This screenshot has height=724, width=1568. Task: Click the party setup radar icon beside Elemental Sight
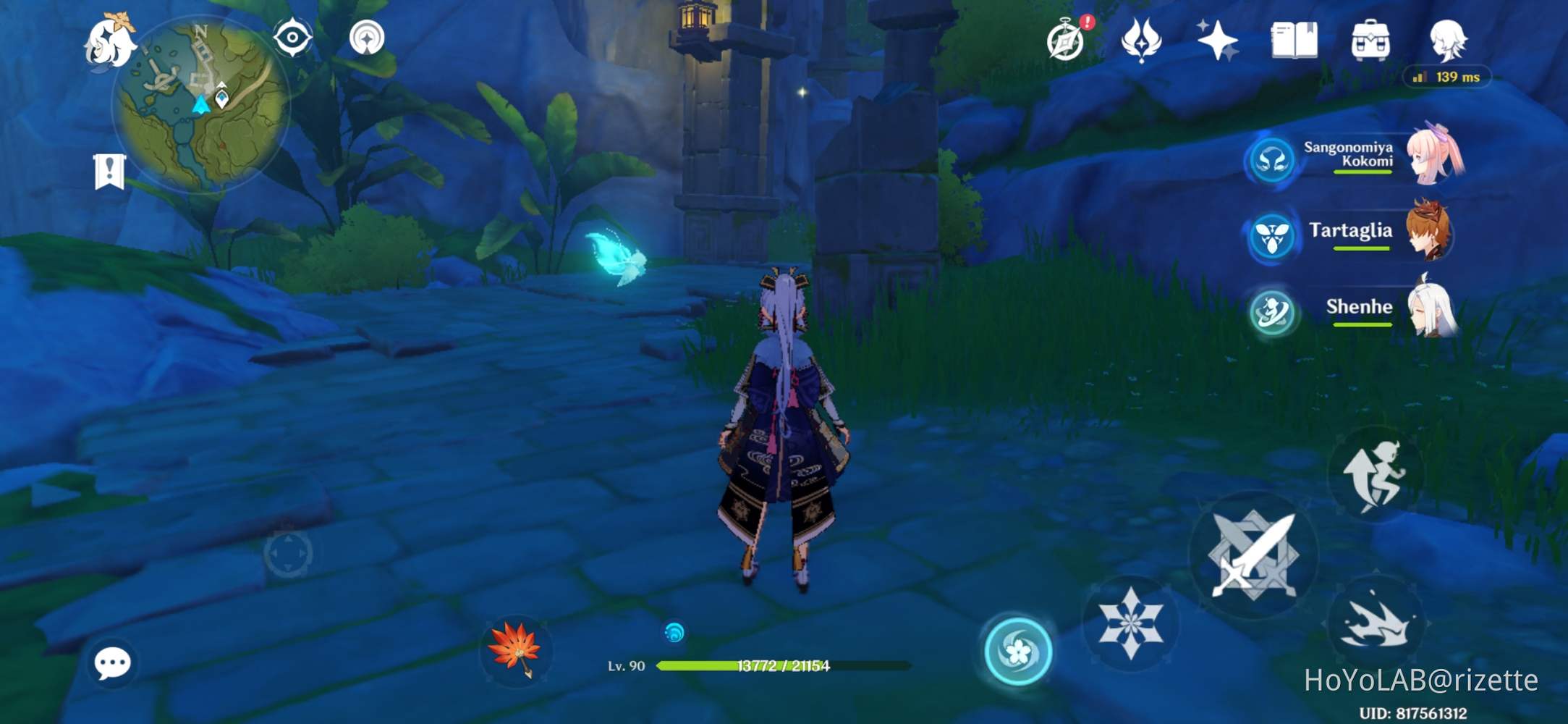[x=369, y=36]
